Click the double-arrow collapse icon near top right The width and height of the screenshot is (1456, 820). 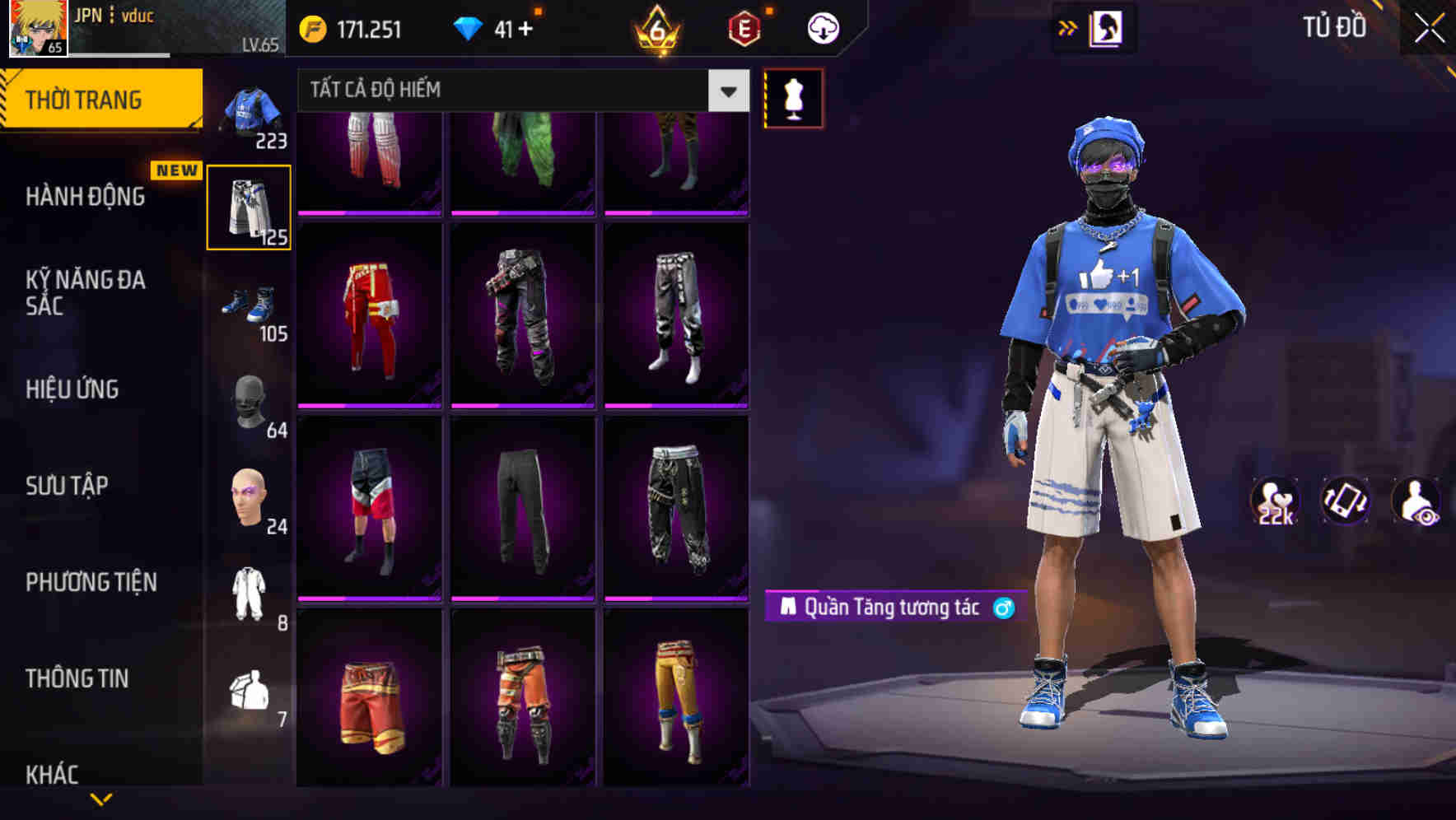coord(1068,27)
